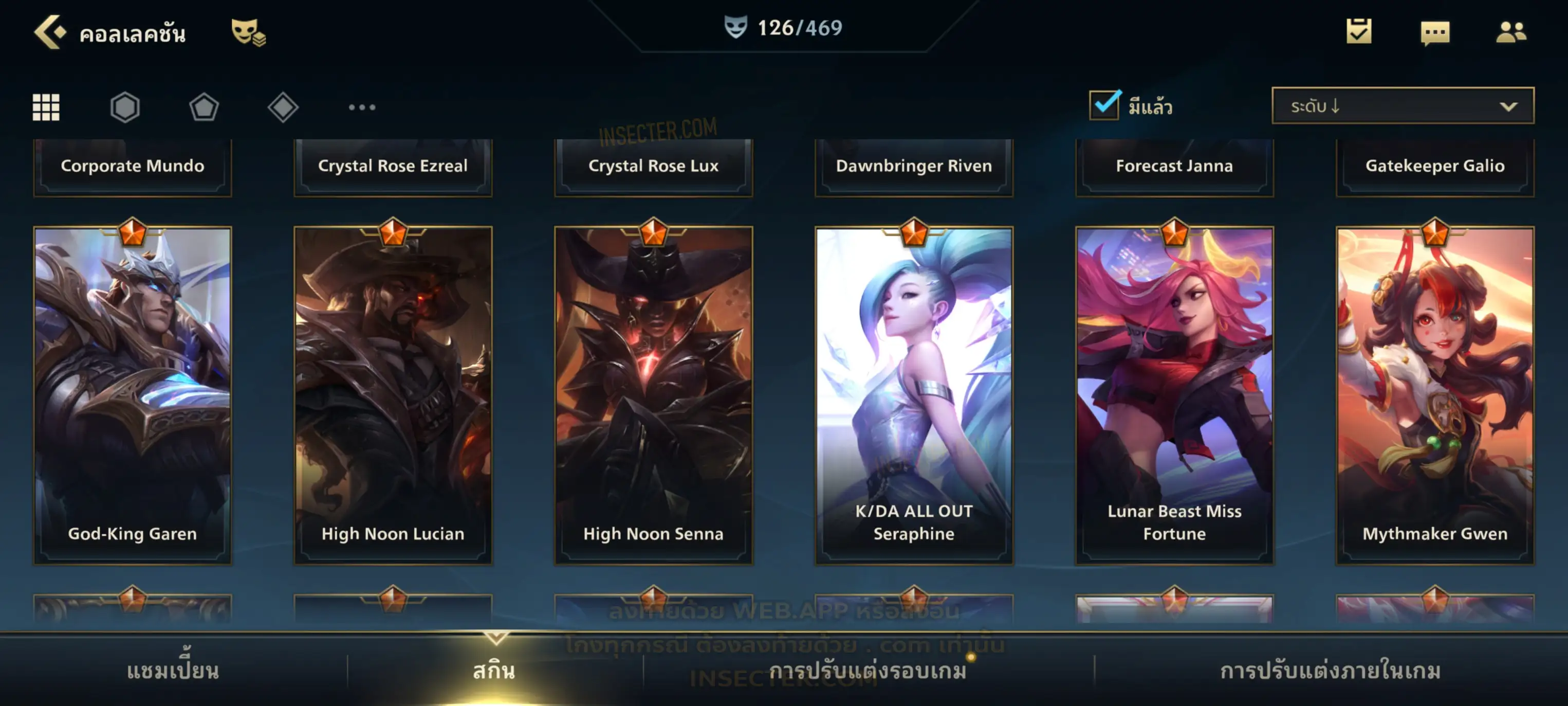This screenshot has height=706, width=1568.
Task: Switch to the การปรับแต่งภายในเกม tab
Action: [1331, 671]
